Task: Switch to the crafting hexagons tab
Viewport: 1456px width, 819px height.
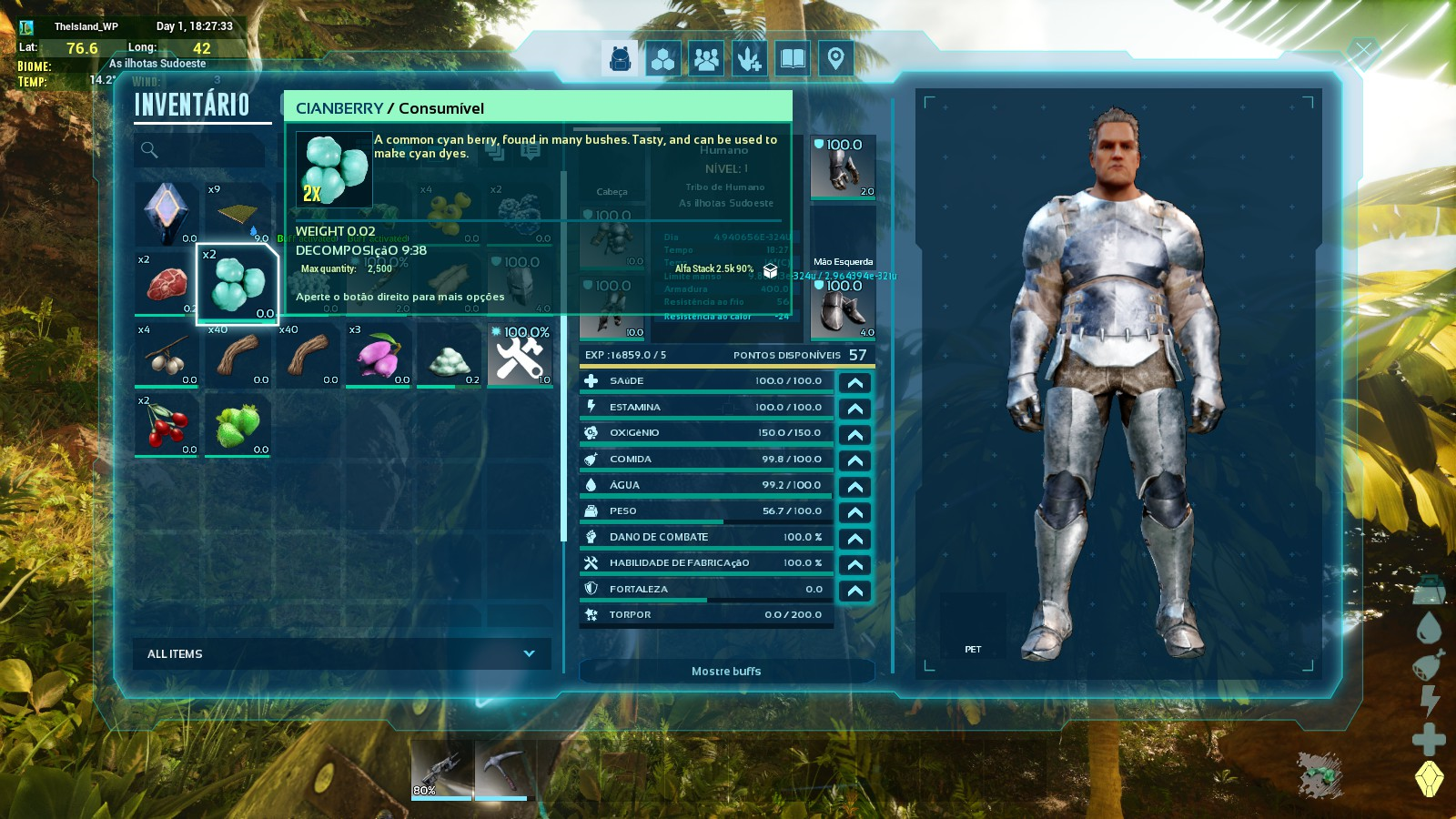Action: 663,59
